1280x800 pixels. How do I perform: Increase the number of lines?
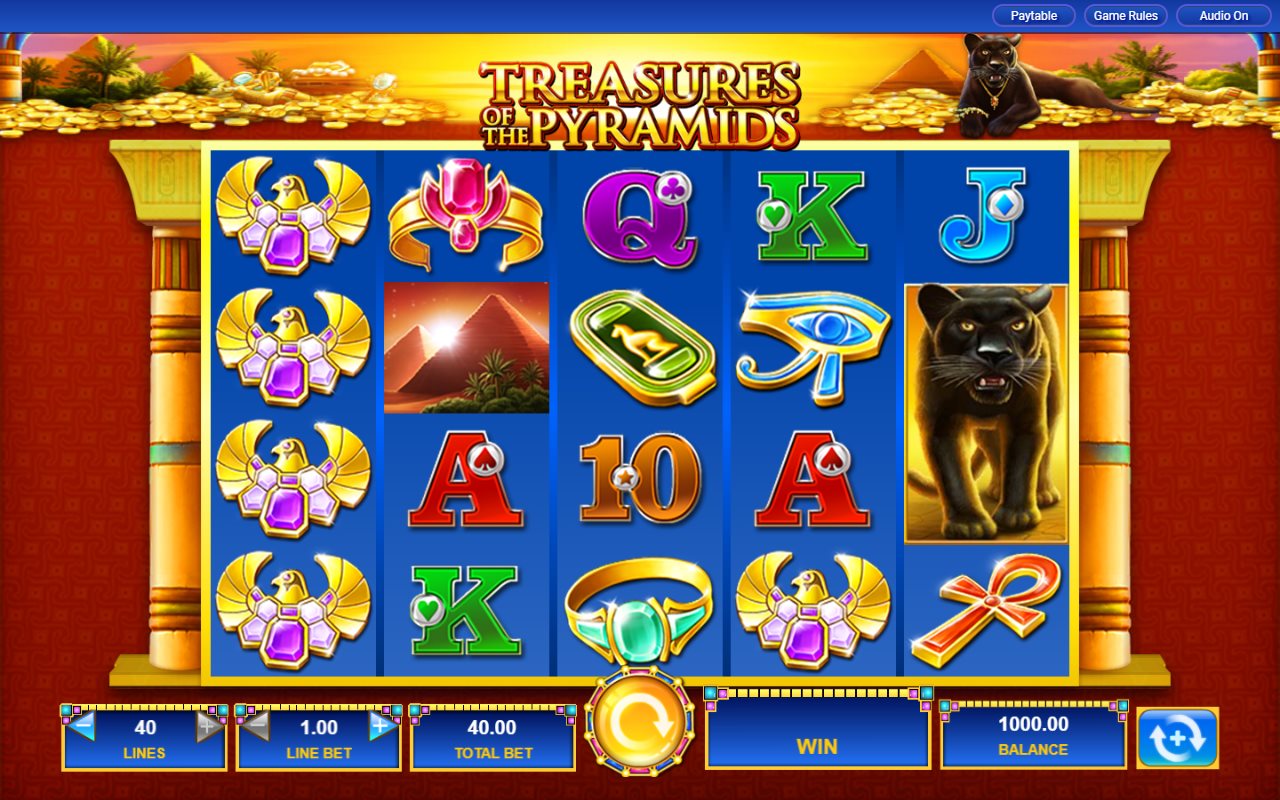coord(209,727)
